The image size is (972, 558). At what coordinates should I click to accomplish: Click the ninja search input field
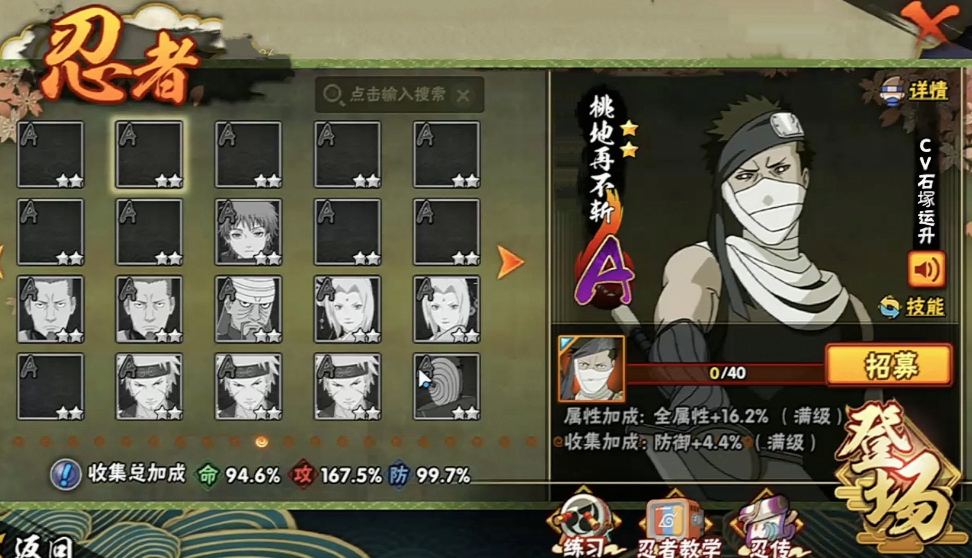coord(396,95)
